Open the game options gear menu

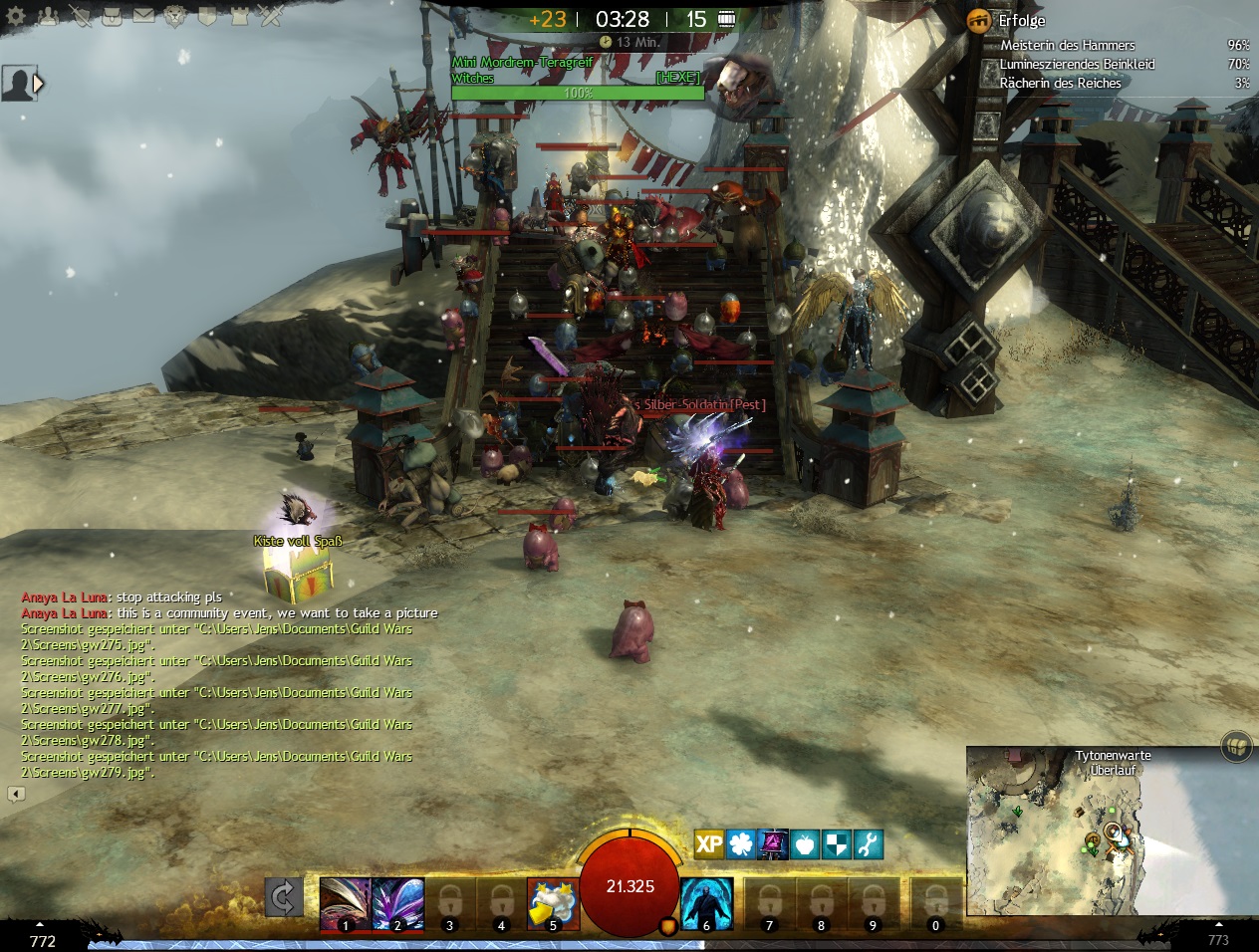(x=17, y=16)
